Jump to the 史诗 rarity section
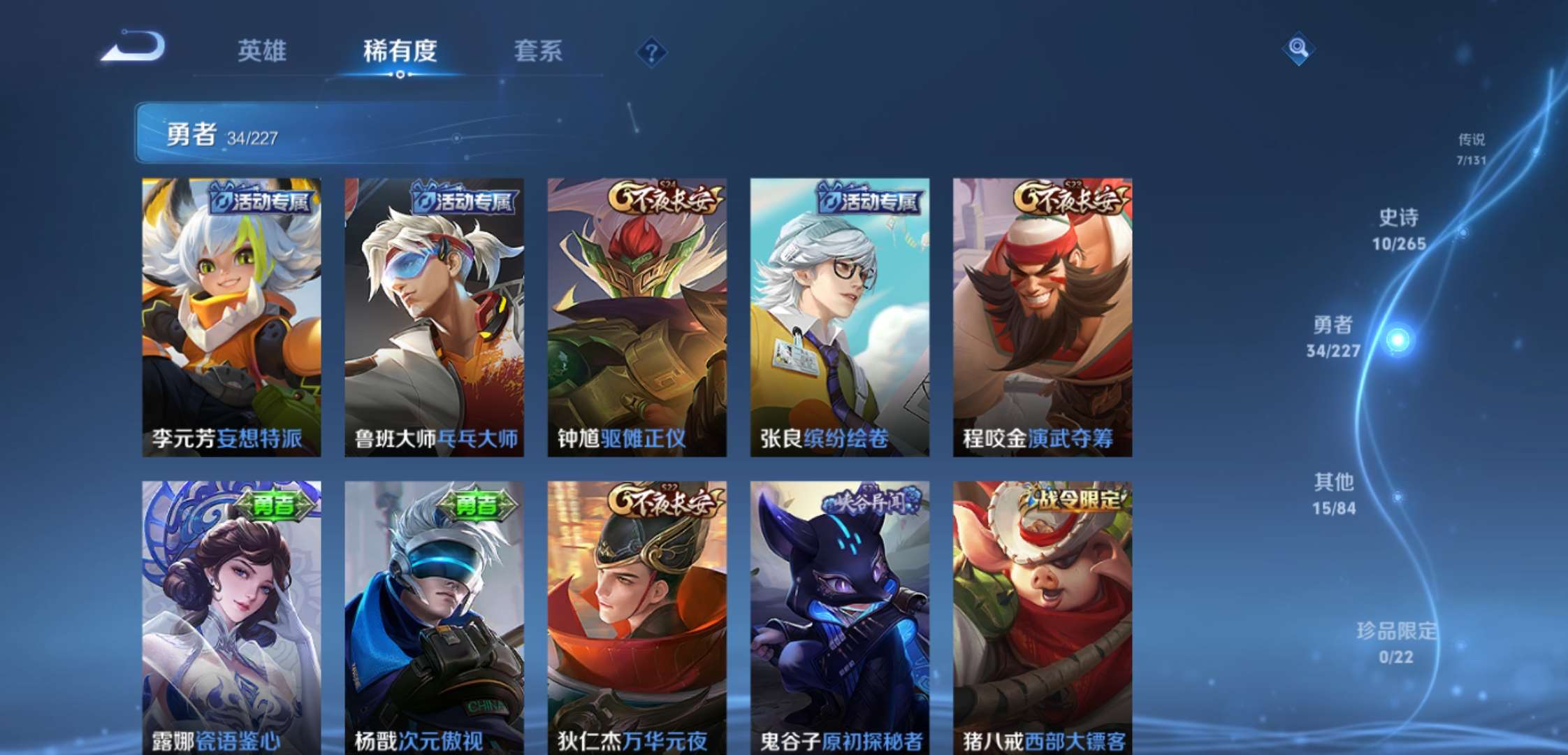This screenshot has height=755, width=1568. (x=1399, y=229)
